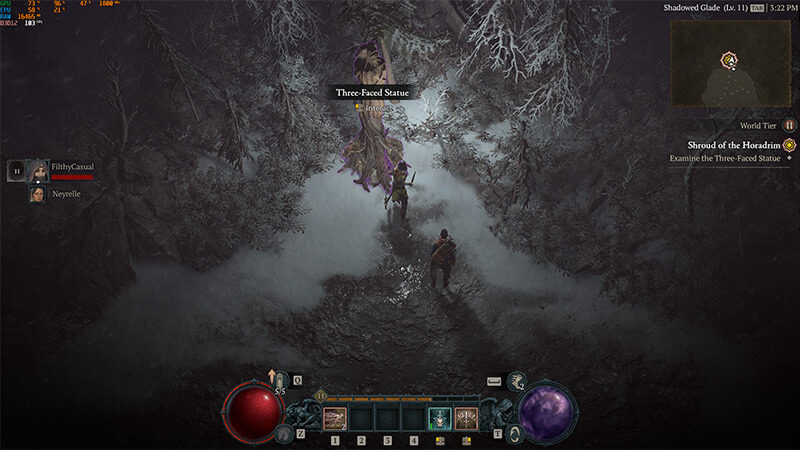Image resolution: width=800 pixels, height=450 pixels.
Task: Click the World Tier II badge
Action: tap(788, 126)
